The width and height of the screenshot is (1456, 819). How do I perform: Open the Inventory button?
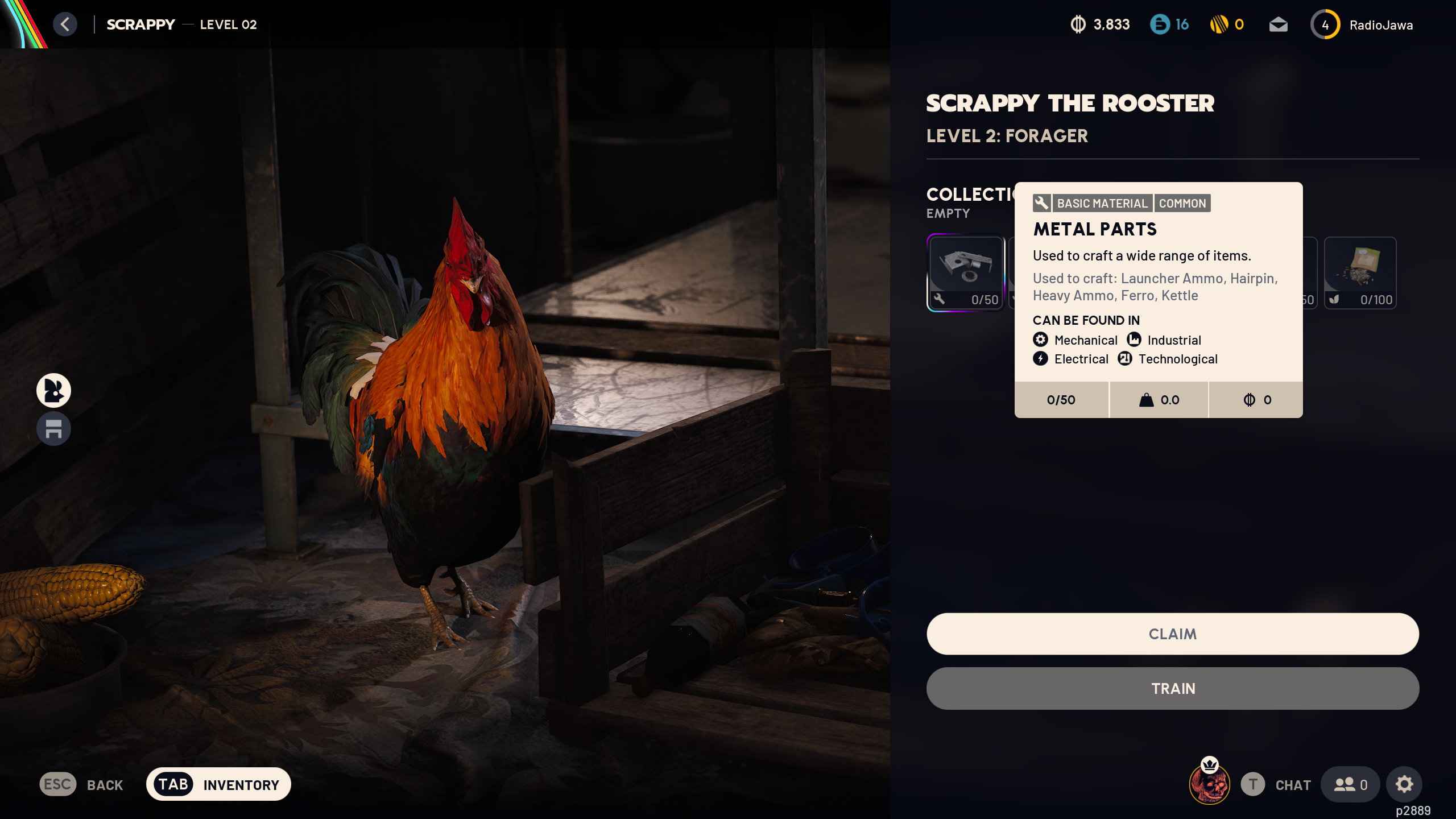pyautogui.click(x=218, y=784)
